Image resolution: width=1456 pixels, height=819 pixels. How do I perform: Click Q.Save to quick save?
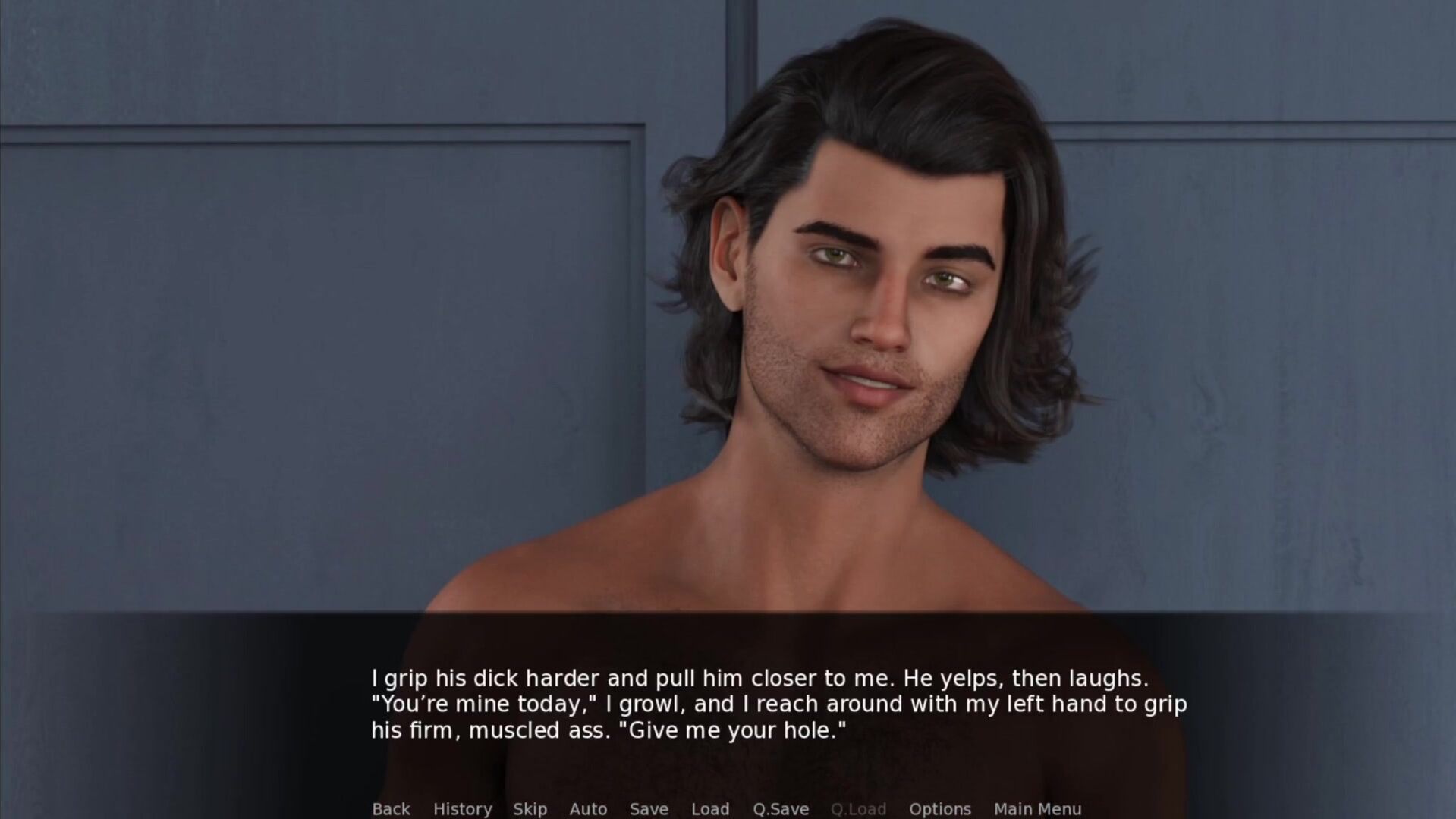click(x=780, y=808)
